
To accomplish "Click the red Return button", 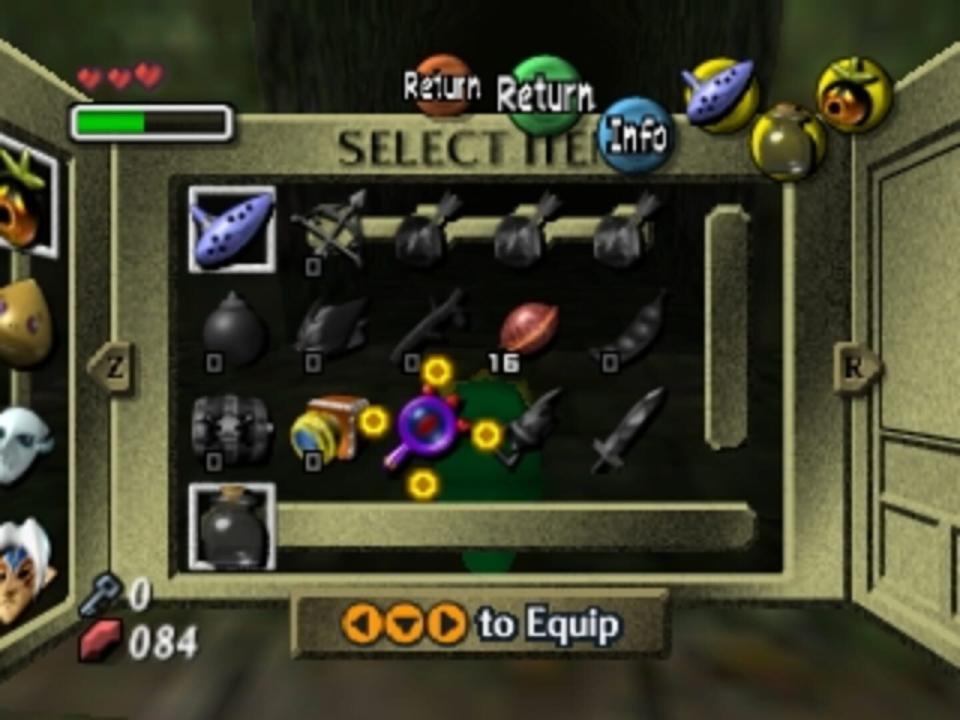I will pyautogui.click(x=442, y=86).
